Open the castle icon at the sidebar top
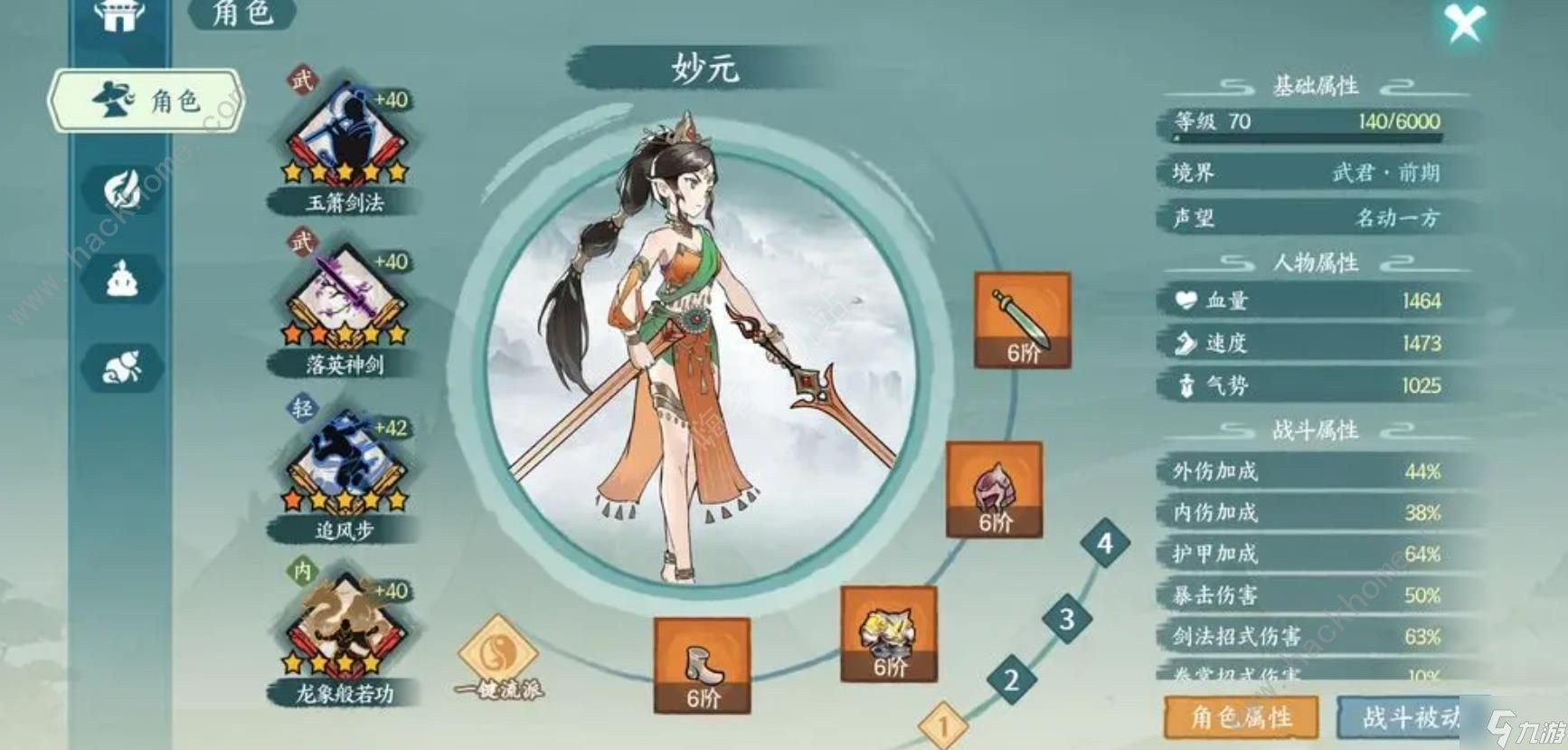The height and width of the screenshot is (750, 1568). pos(122,18)
